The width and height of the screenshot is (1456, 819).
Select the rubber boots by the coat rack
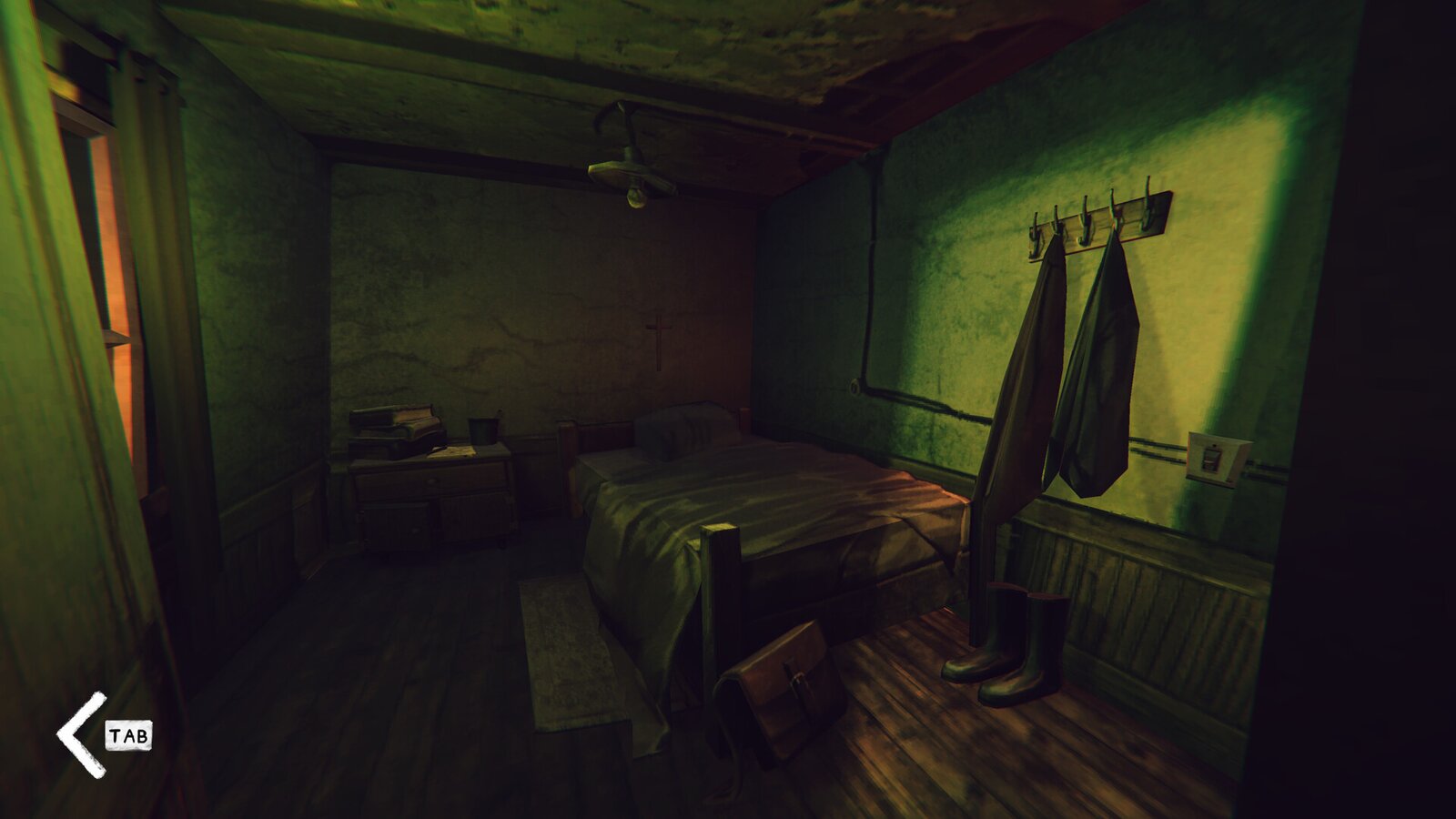[x=1006, y=637]
